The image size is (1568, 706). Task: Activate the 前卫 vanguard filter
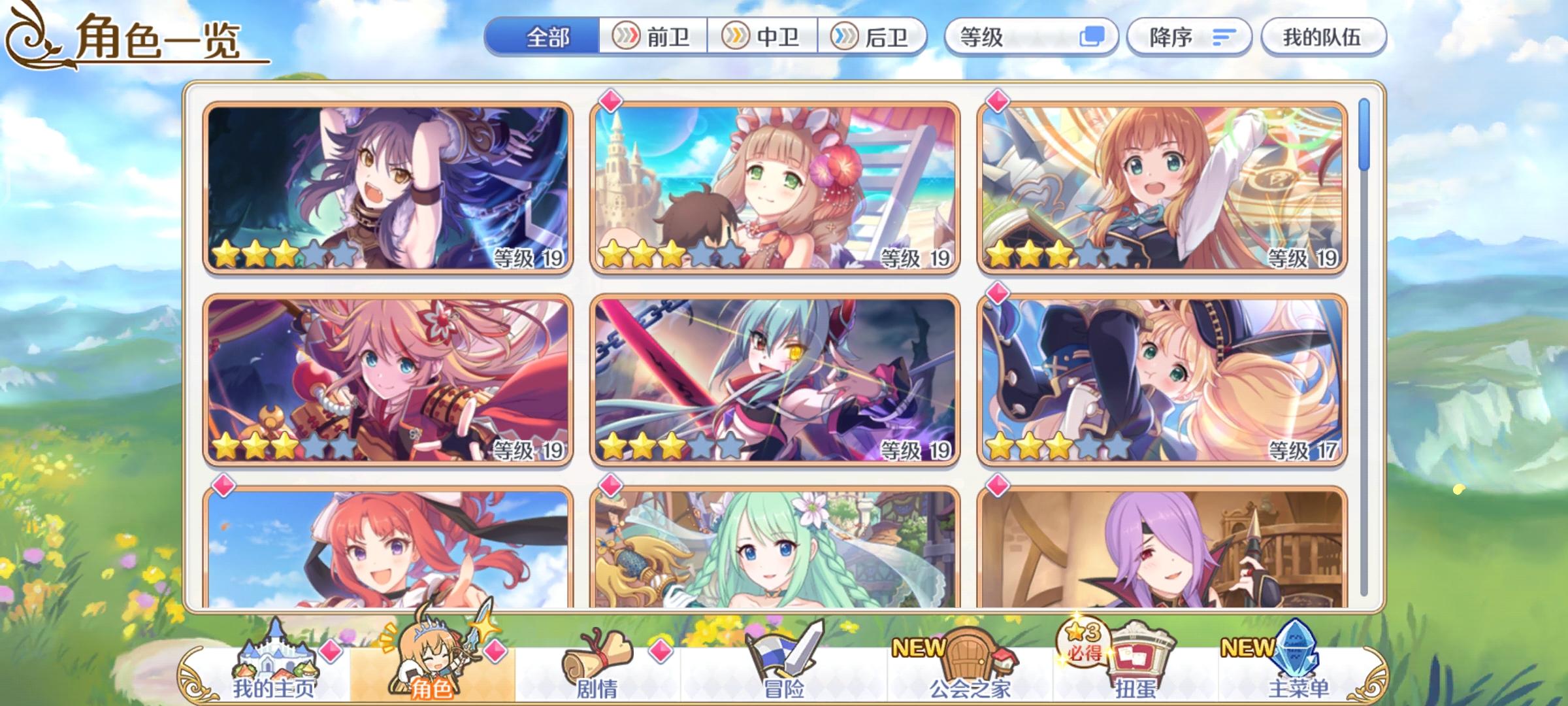652,37
